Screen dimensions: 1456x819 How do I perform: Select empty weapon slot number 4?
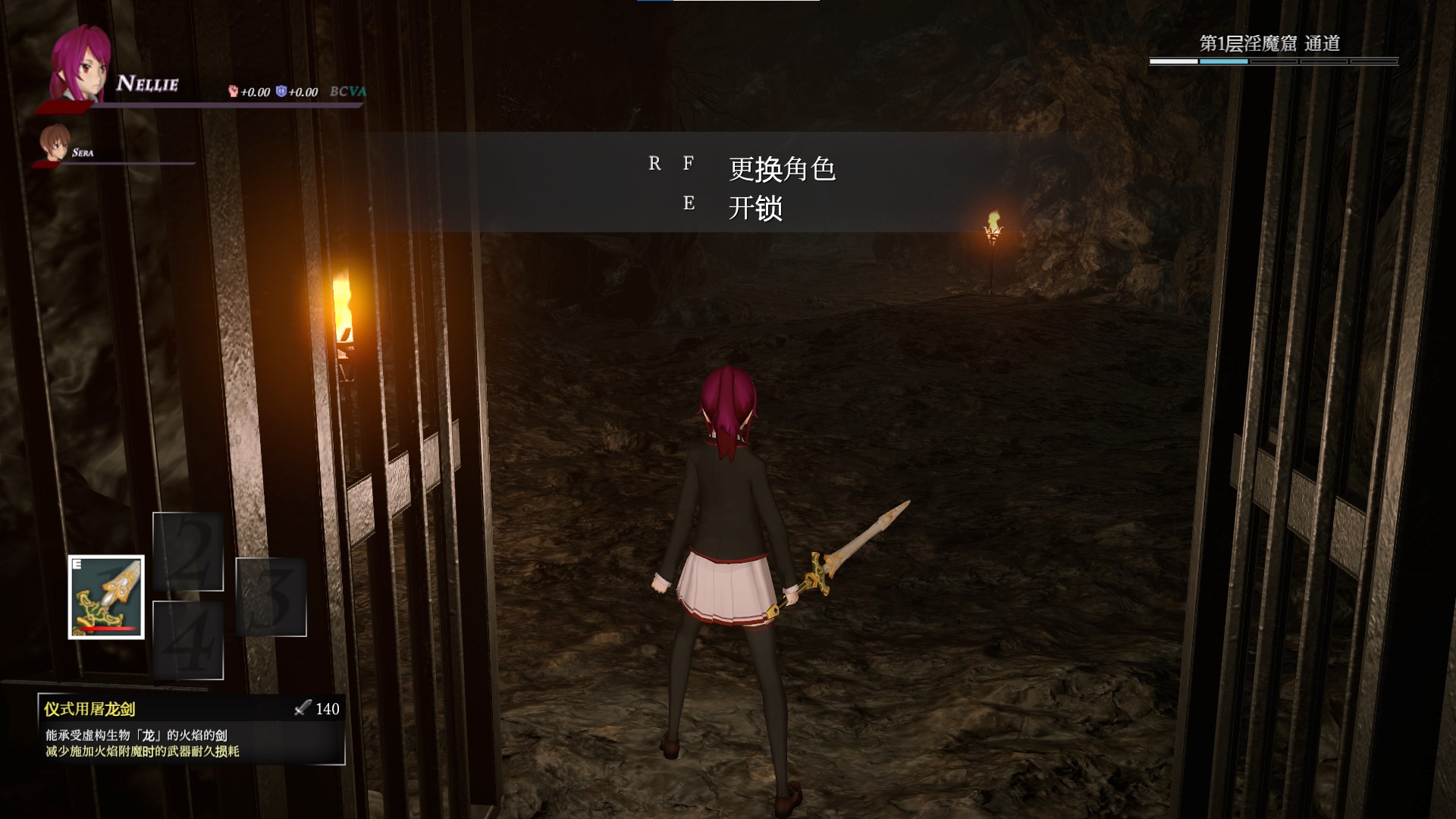188,640
